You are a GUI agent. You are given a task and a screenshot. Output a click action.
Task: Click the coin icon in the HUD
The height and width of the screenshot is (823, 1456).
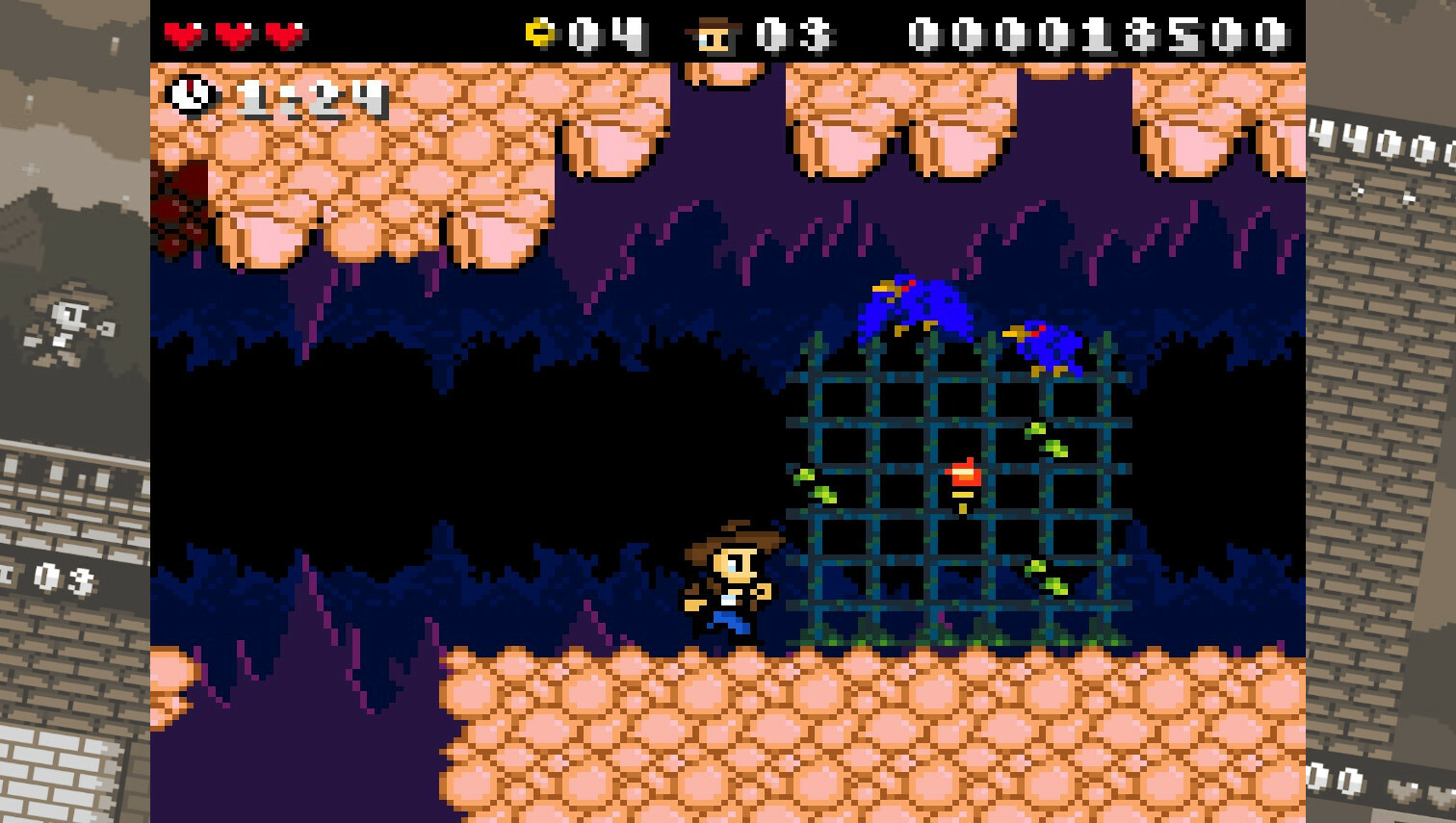pos(539,32)
